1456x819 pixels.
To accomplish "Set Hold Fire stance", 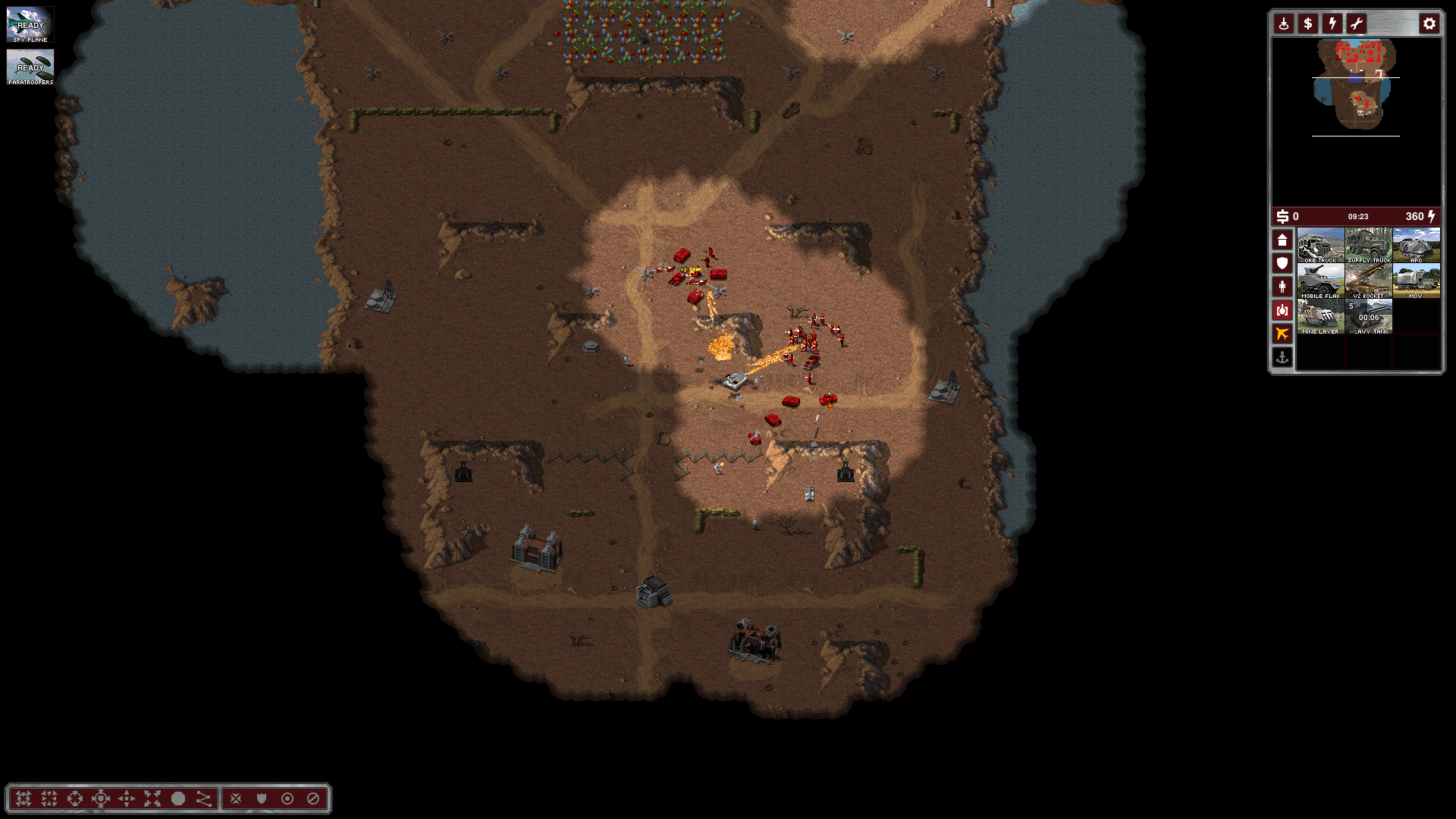I will (312, 799).
